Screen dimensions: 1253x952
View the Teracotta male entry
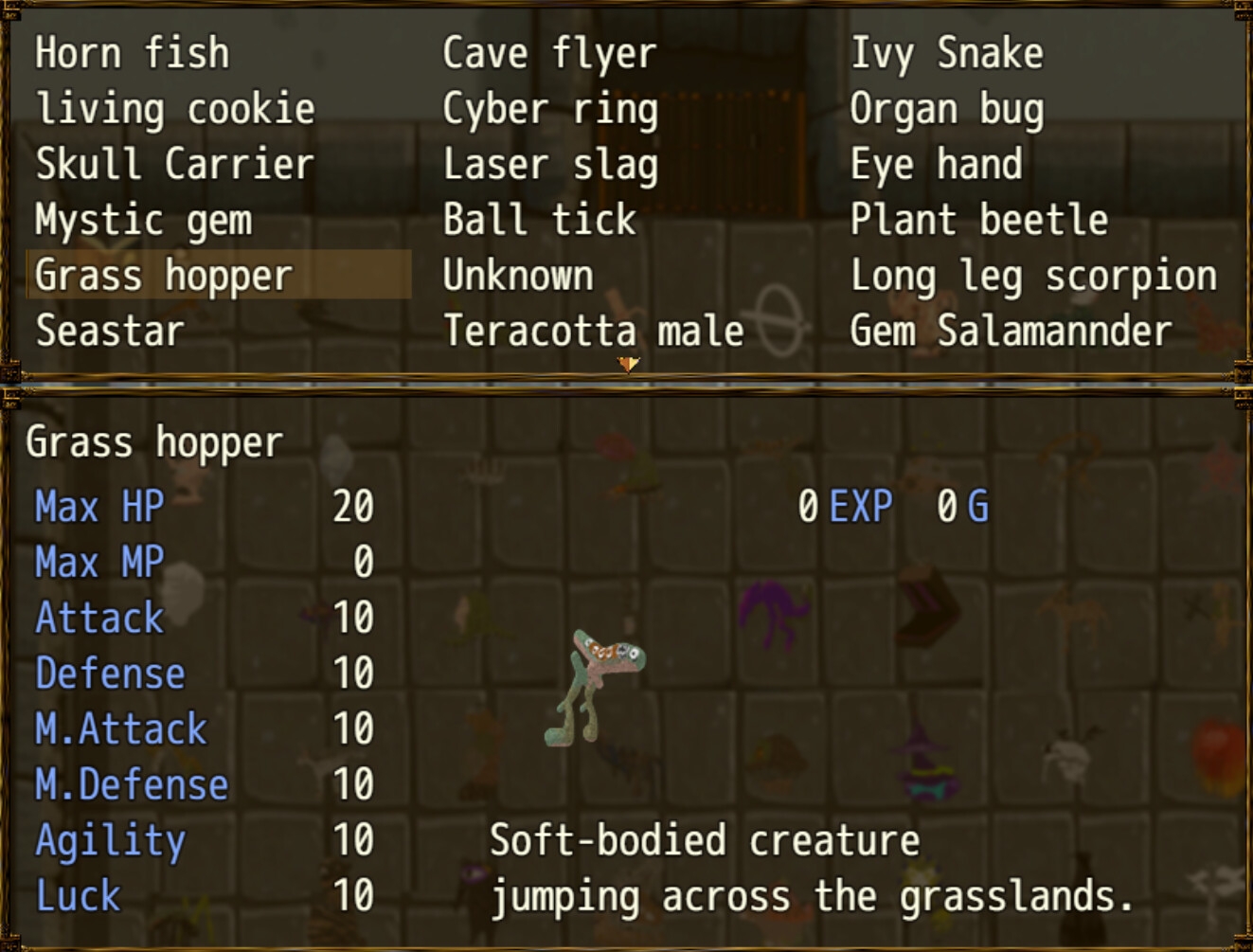click(594, 332)
